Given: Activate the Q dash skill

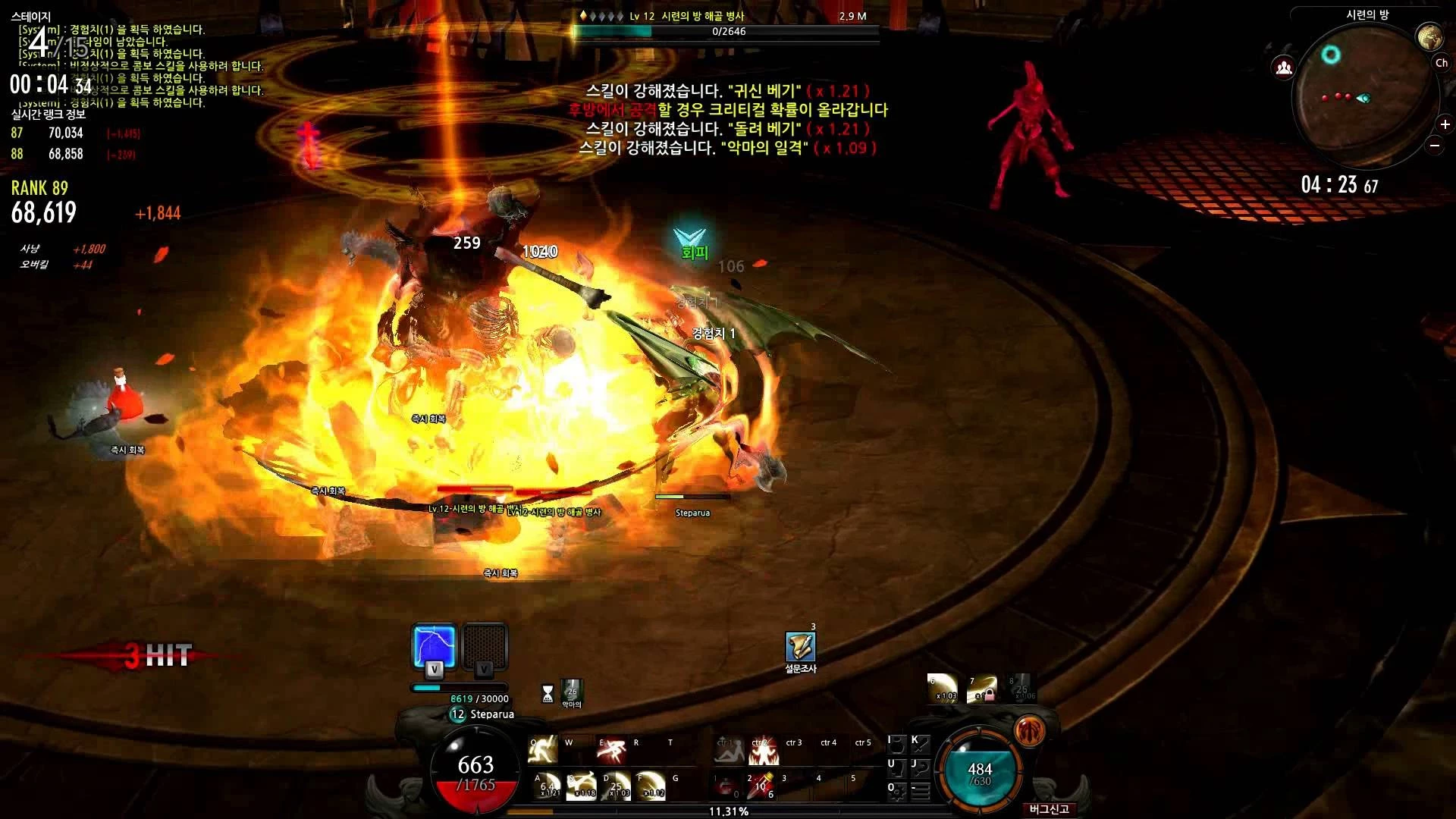Looking at the screenshot, I should point(543,750).
